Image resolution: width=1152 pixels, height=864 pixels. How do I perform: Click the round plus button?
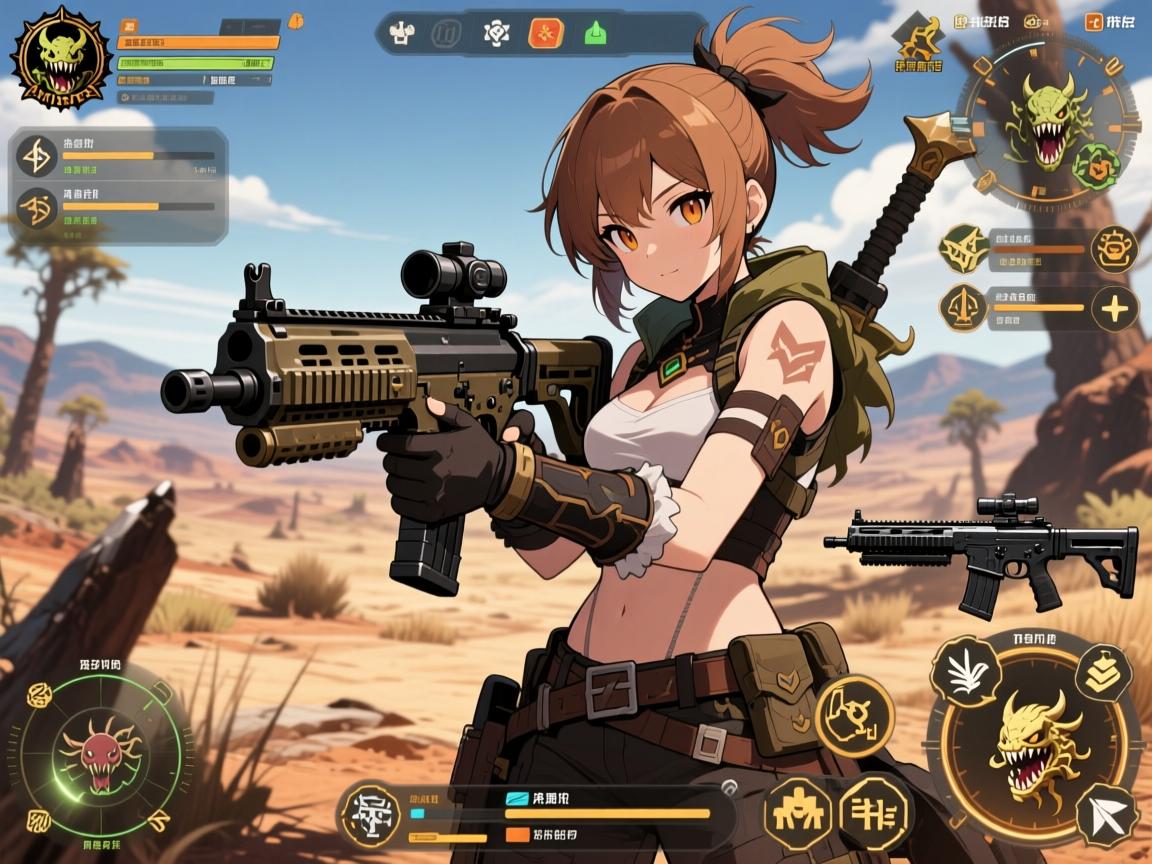coord(1114,309)
